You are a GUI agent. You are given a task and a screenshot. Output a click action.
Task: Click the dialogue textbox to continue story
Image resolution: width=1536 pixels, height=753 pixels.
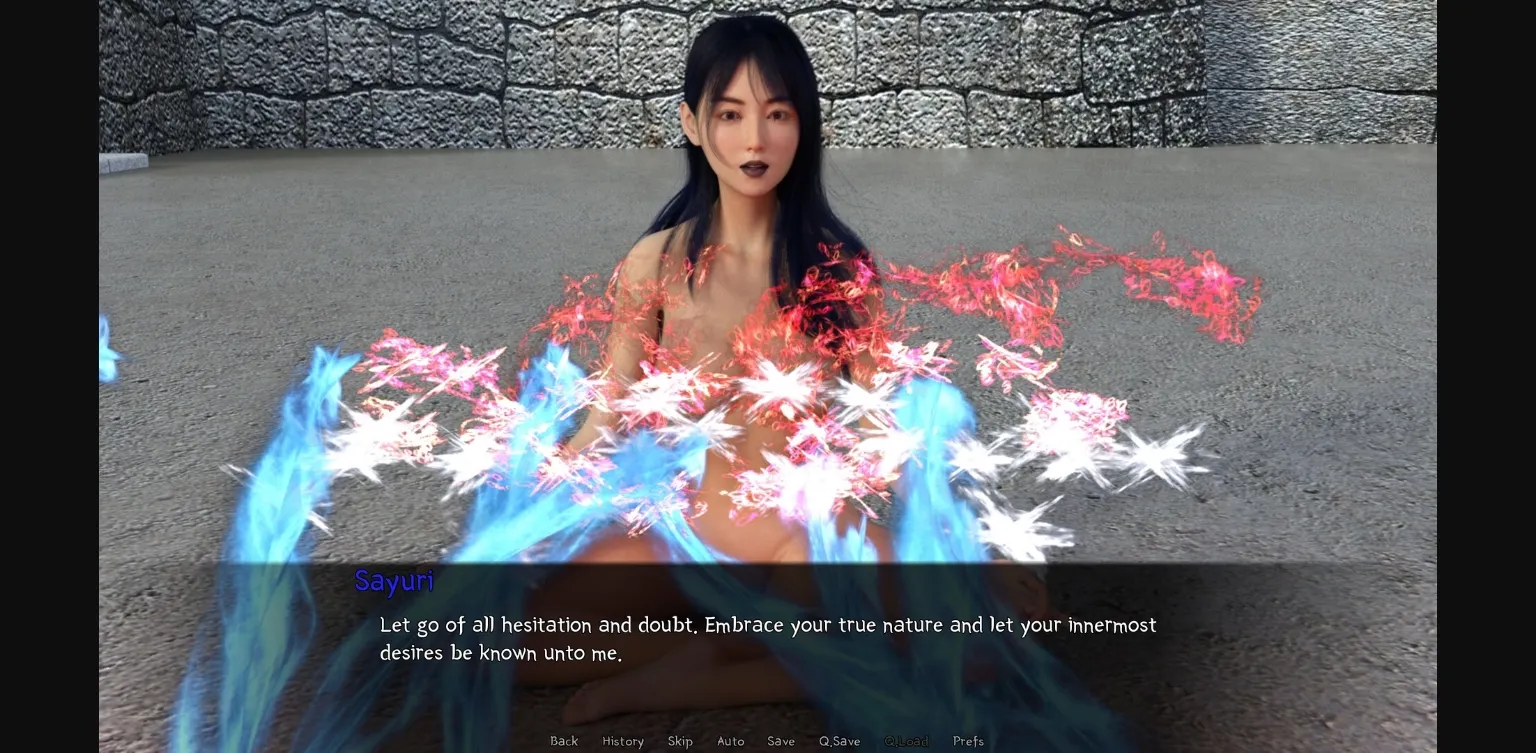[767, 639]
